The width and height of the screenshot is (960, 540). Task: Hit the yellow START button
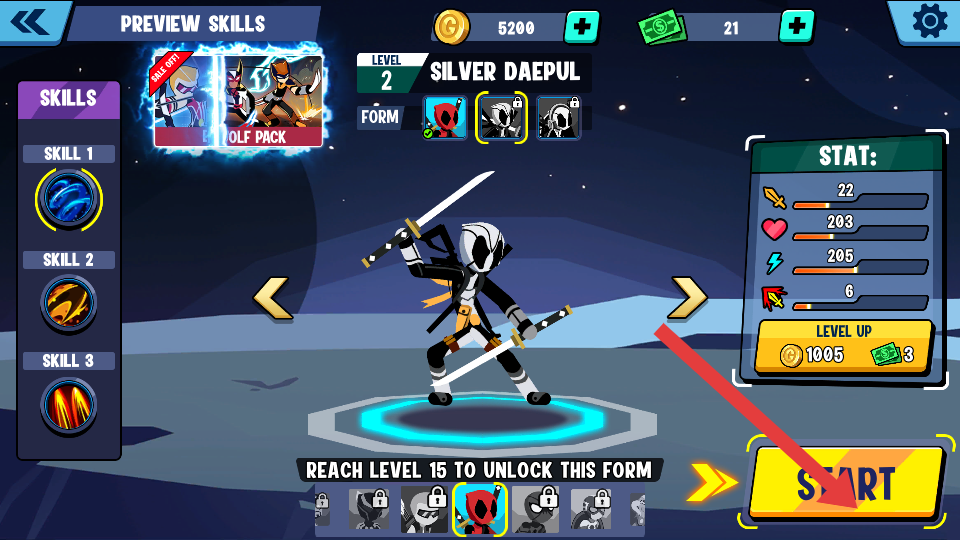(x=846, y=482)
